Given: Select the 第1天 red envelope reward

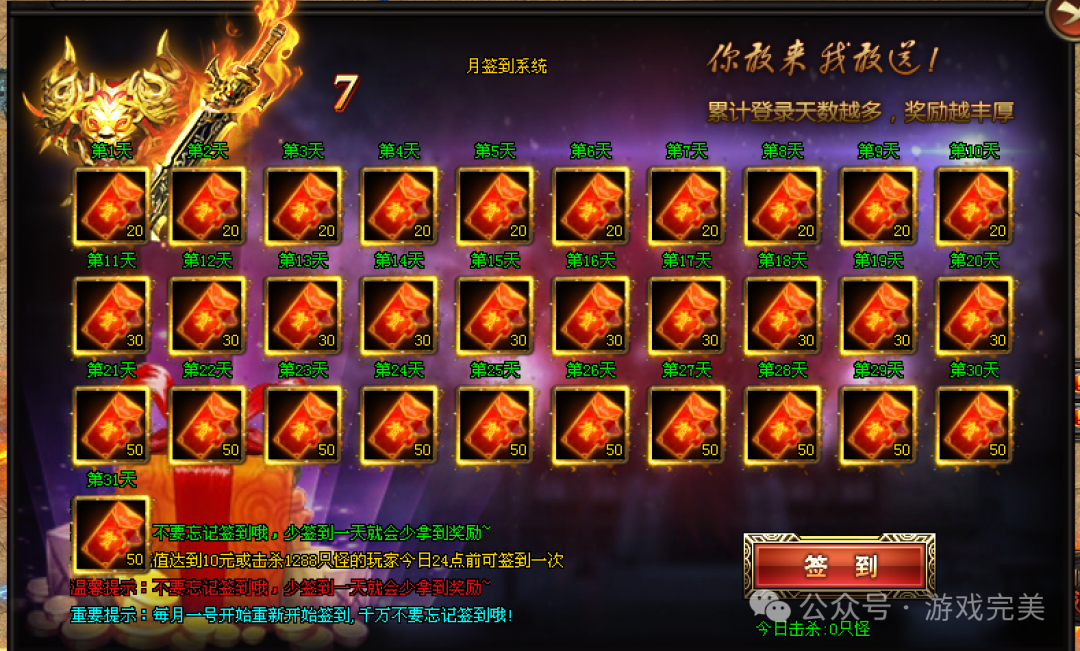Looking at the screenshot, I should point(112,205).
